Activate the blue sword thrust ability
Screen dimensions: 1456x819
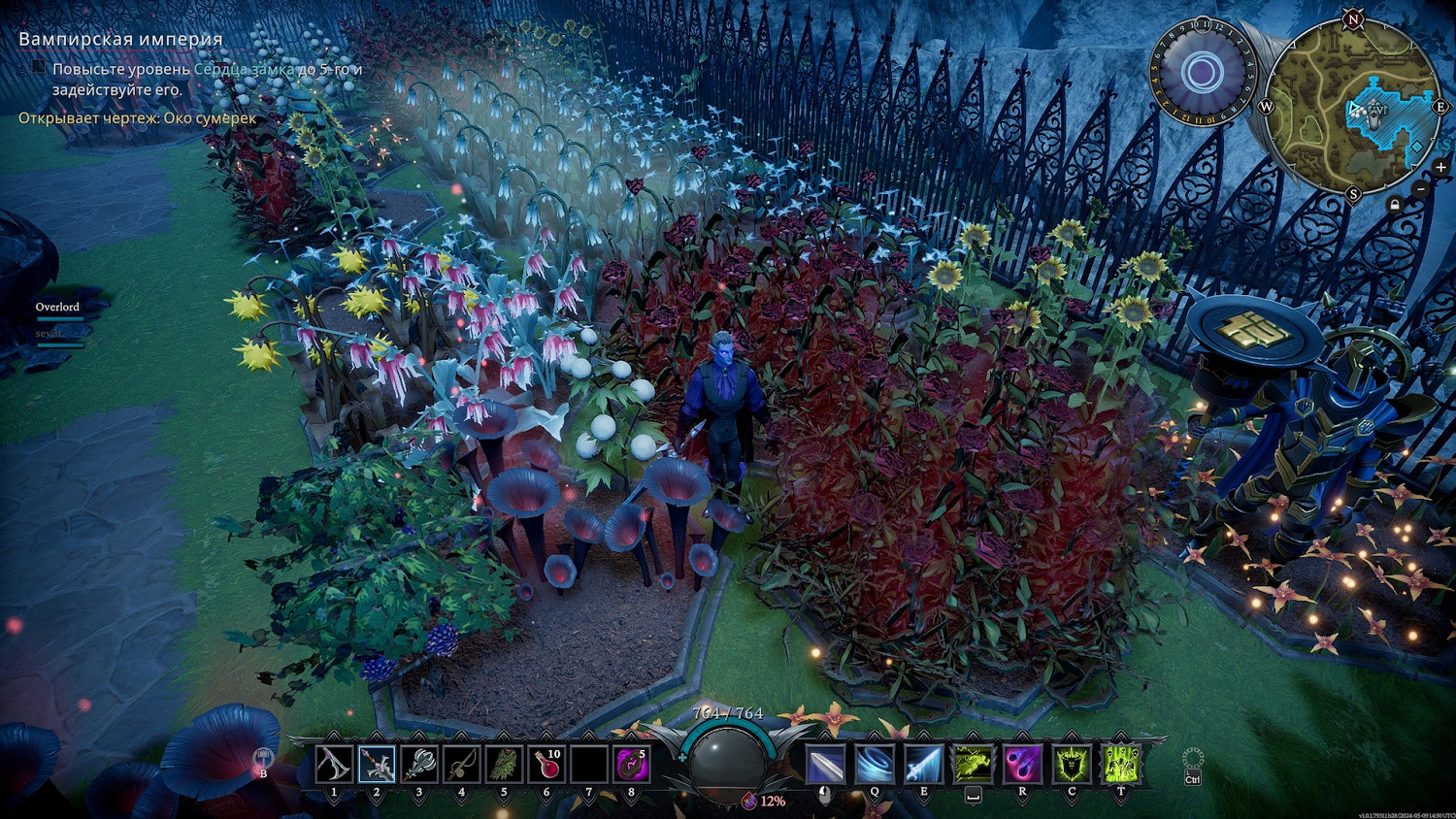pyautogui.click(x=923, y=765)
